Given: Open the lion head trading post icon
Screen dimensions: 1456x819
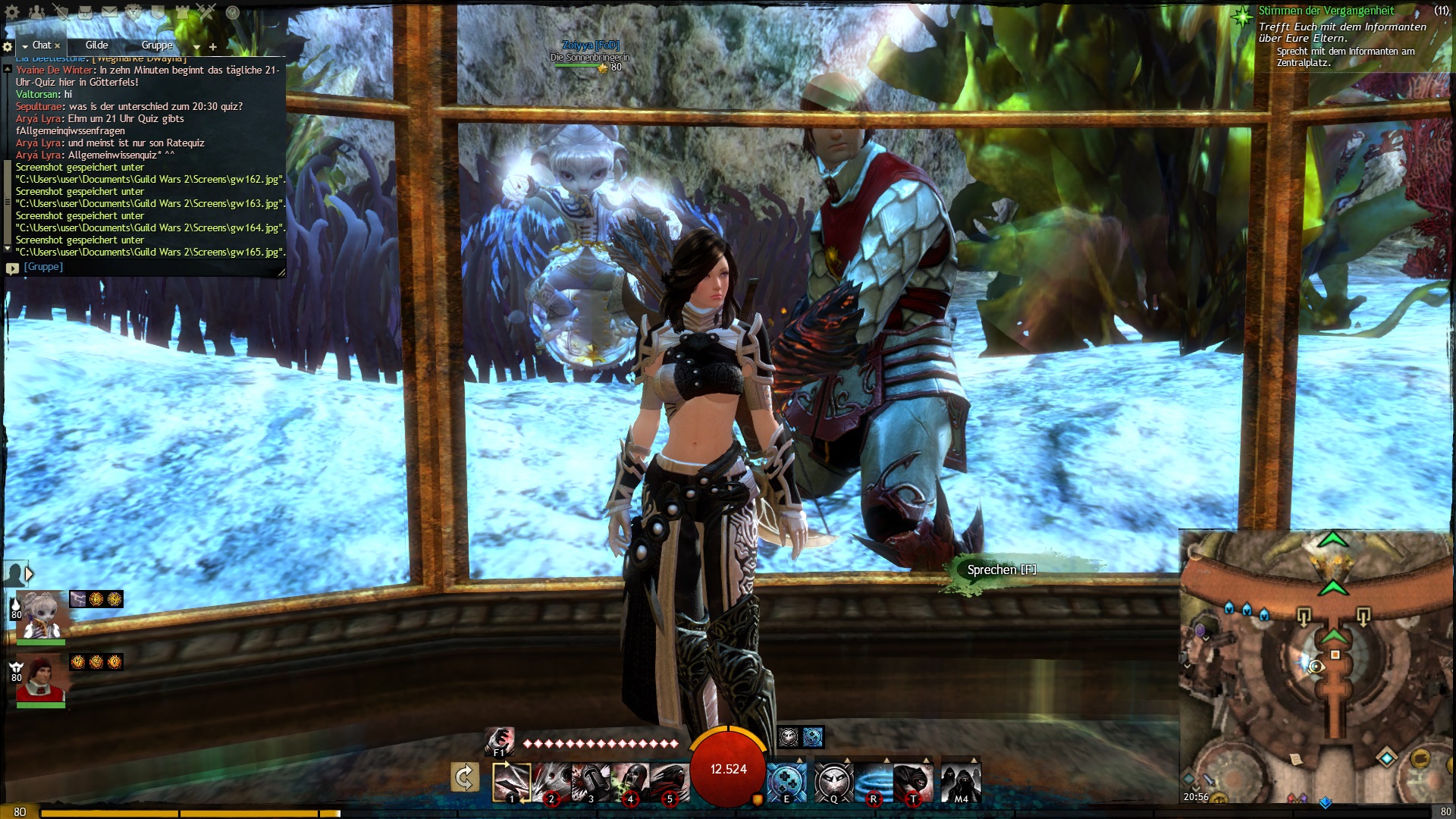Looking at the screenshot, I should [x=134, y=12].
